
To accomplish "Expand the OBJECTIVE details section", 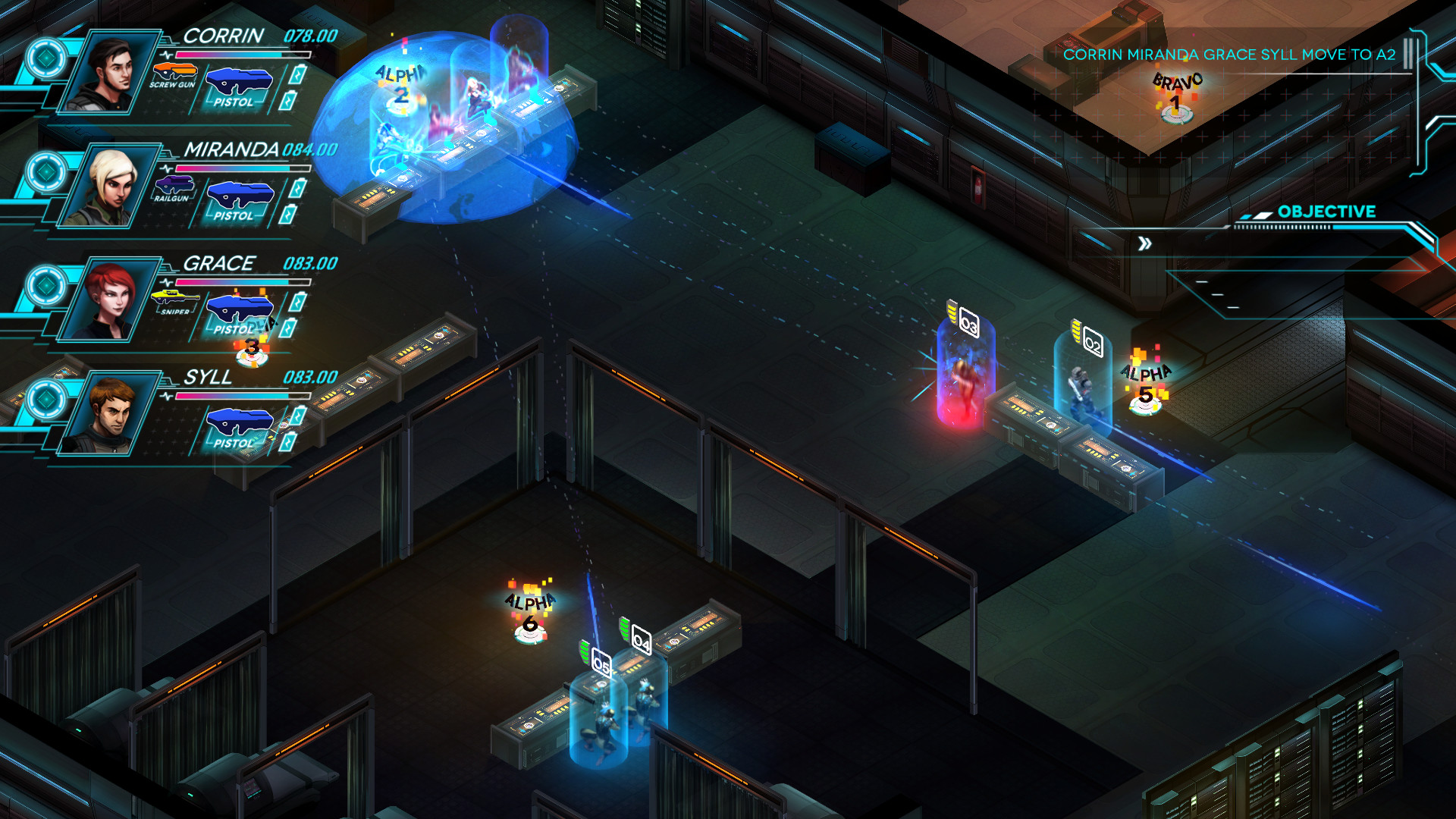I will click(x=1327, y=212).
